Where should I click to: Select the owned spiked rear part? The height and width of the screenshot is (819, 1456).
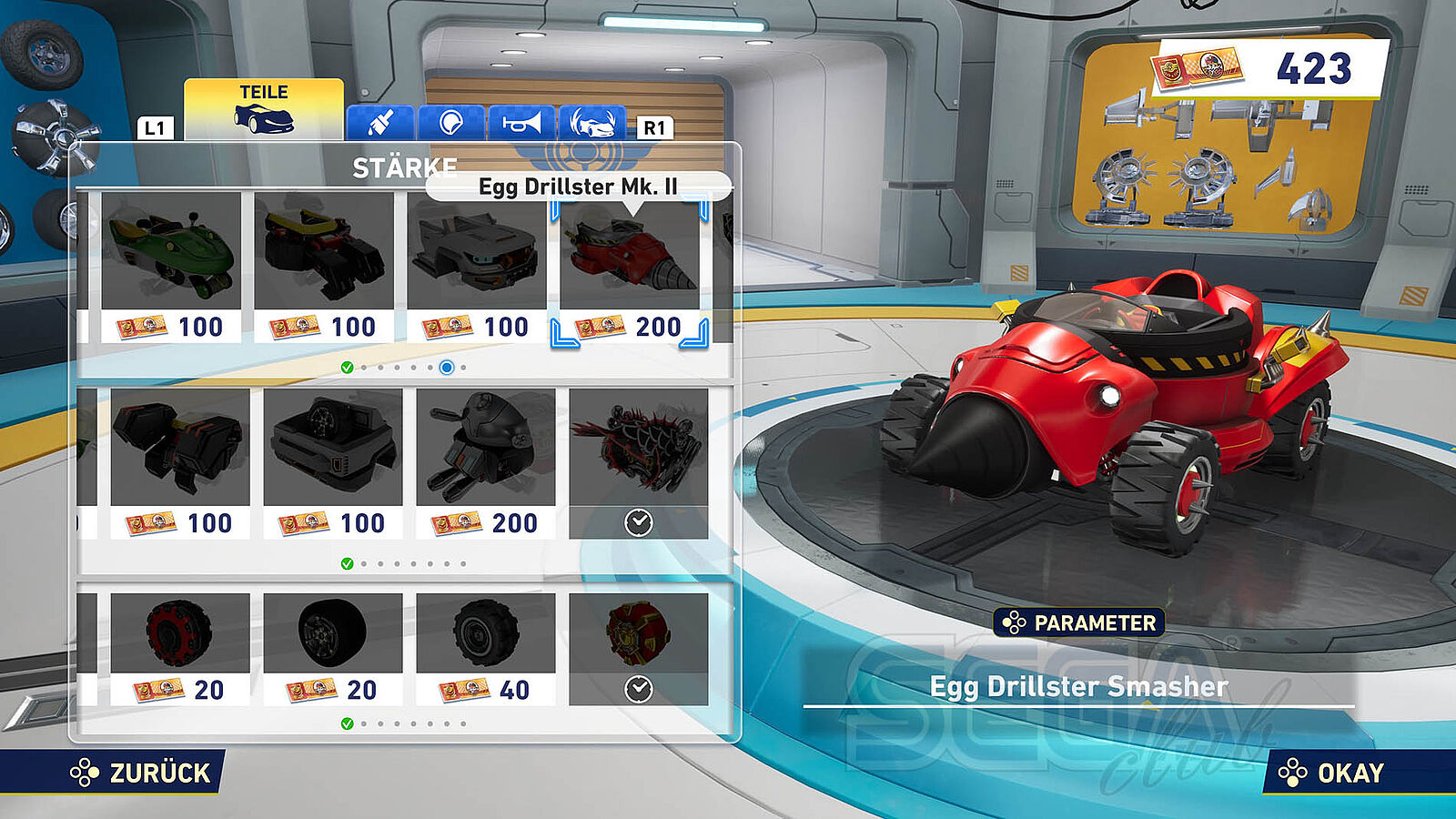pos(639,464)
